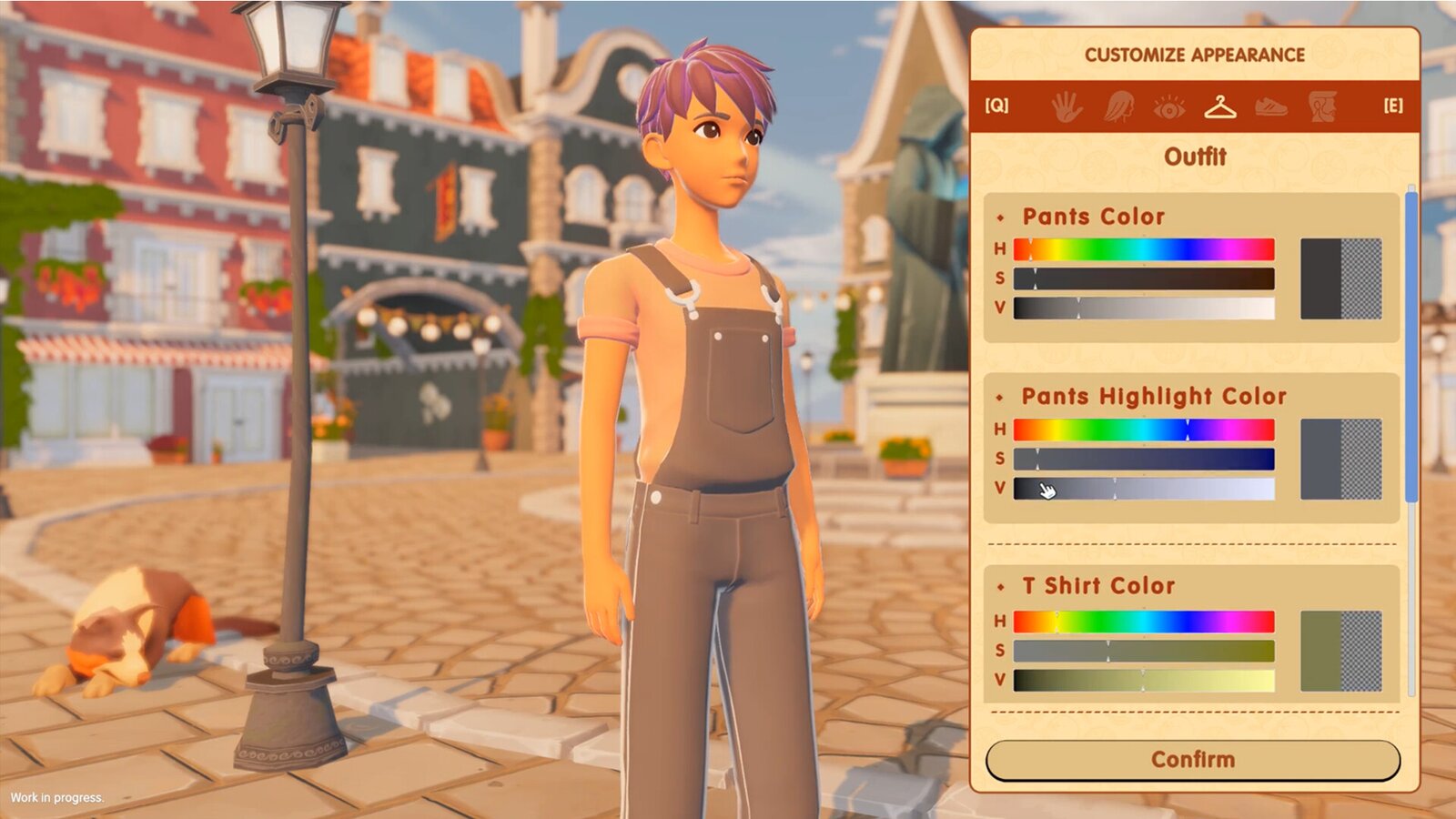The width and height of the screenshot is (1456, 819).
Task: Change the T Shirt Color value slider
Action: 1144,680
